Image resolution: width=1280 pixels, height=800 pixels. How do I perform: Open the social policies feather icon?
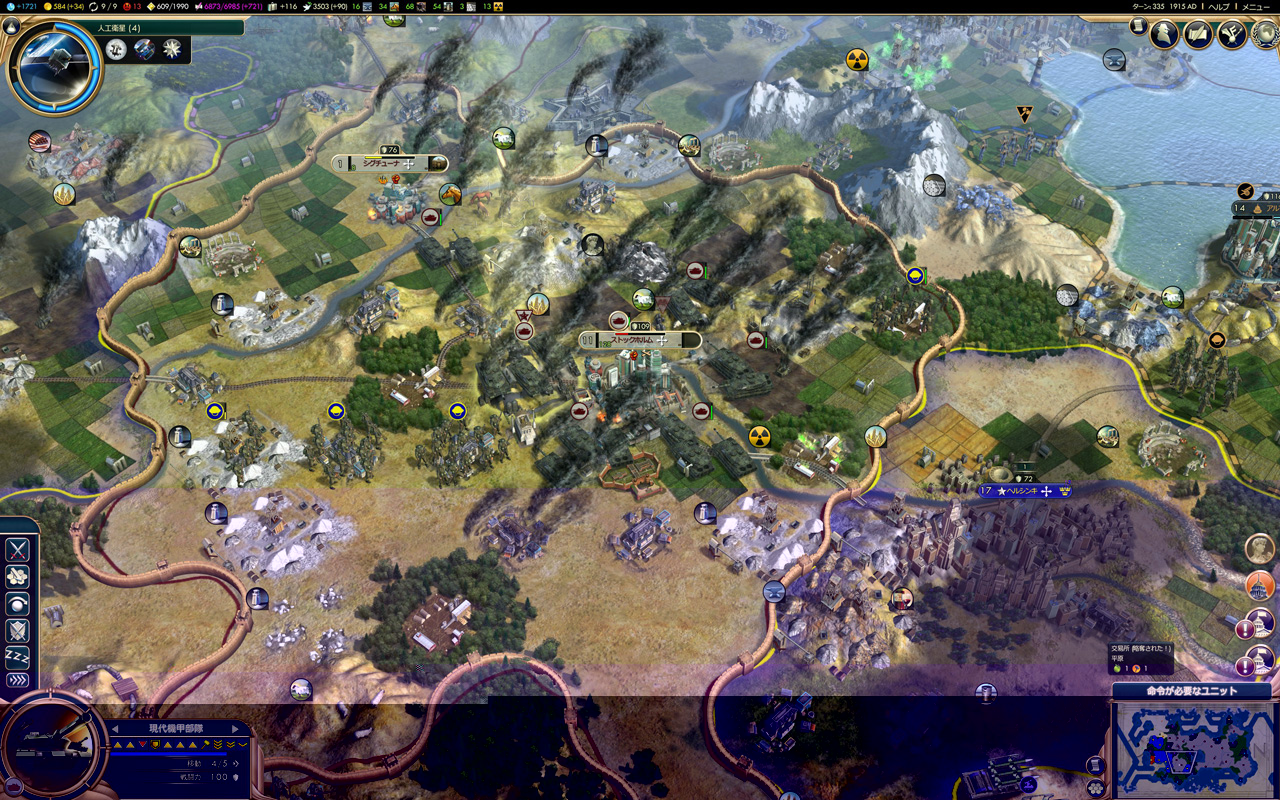point(1198,35)
